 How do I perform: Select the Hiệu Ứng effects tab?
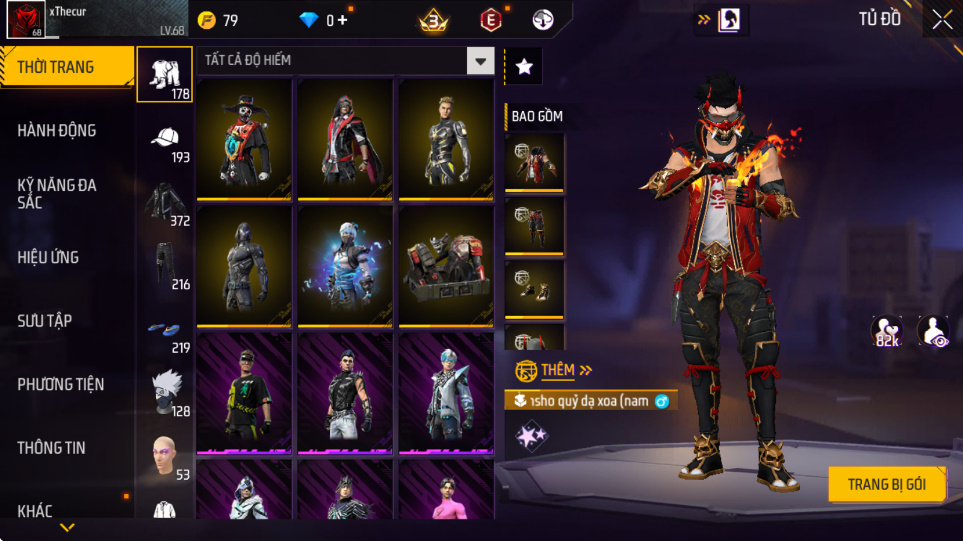48,257
